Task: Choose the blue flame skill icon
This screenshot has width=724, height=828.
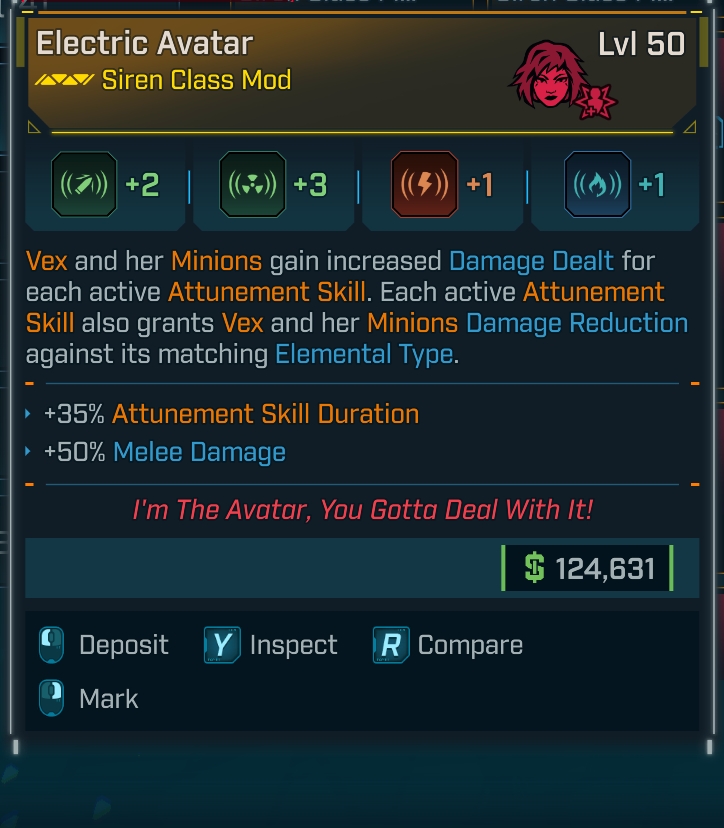Action: pyautogui.click(x=597, y=186)
